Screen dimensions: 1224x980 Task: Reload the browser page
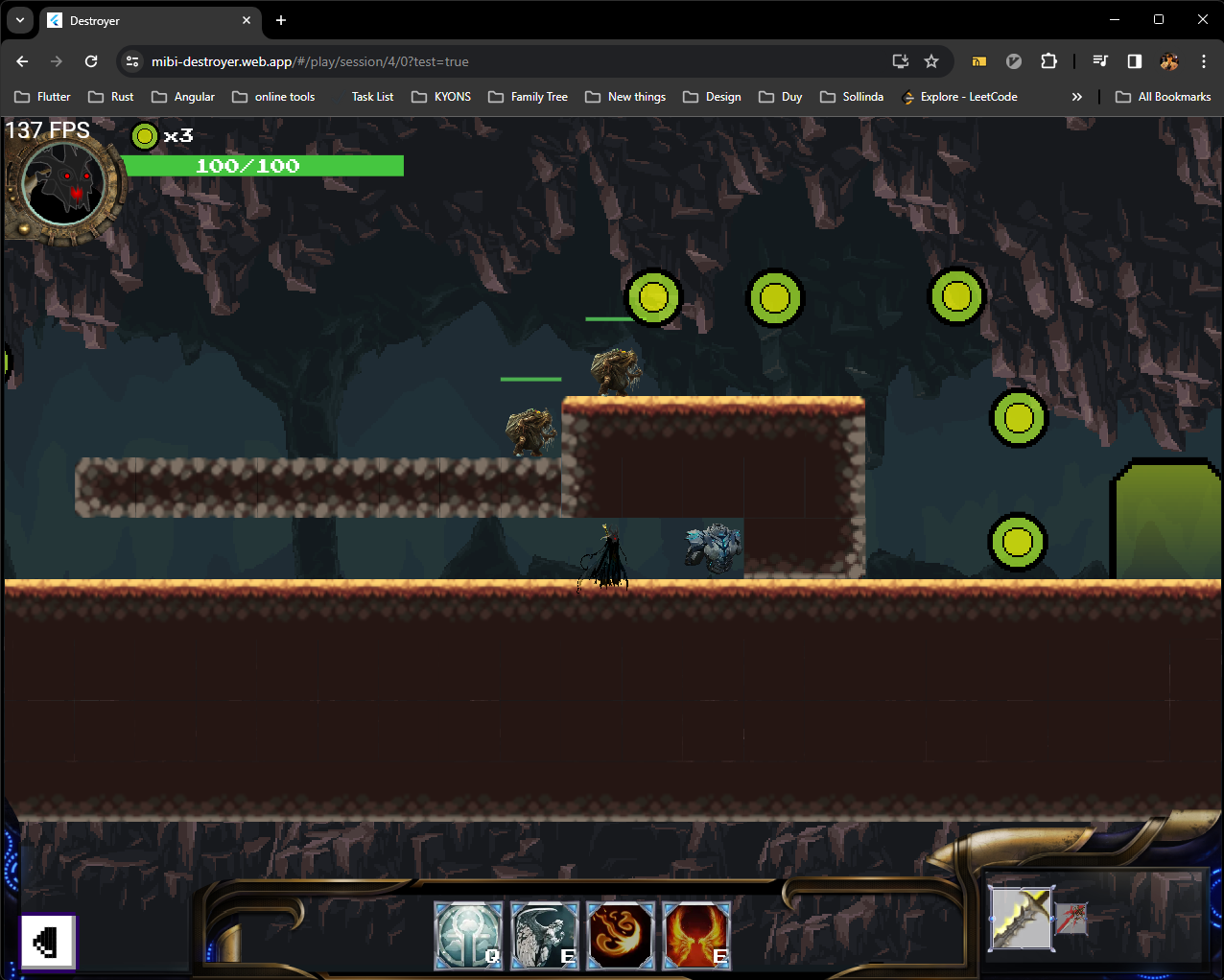[91, 61]
